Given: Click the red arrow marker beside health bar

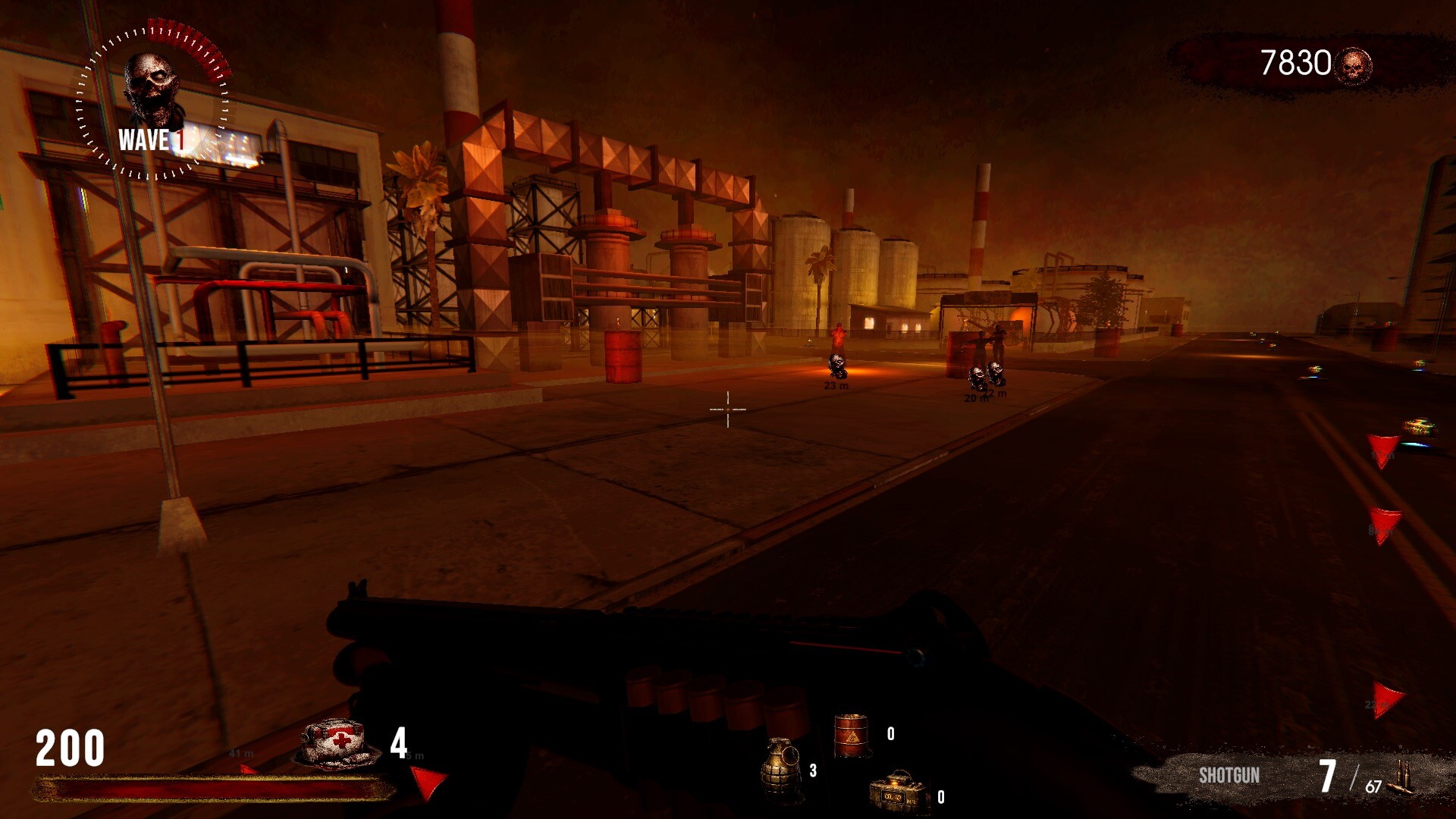Looking at the screenshot, I should tap(425, 781).
